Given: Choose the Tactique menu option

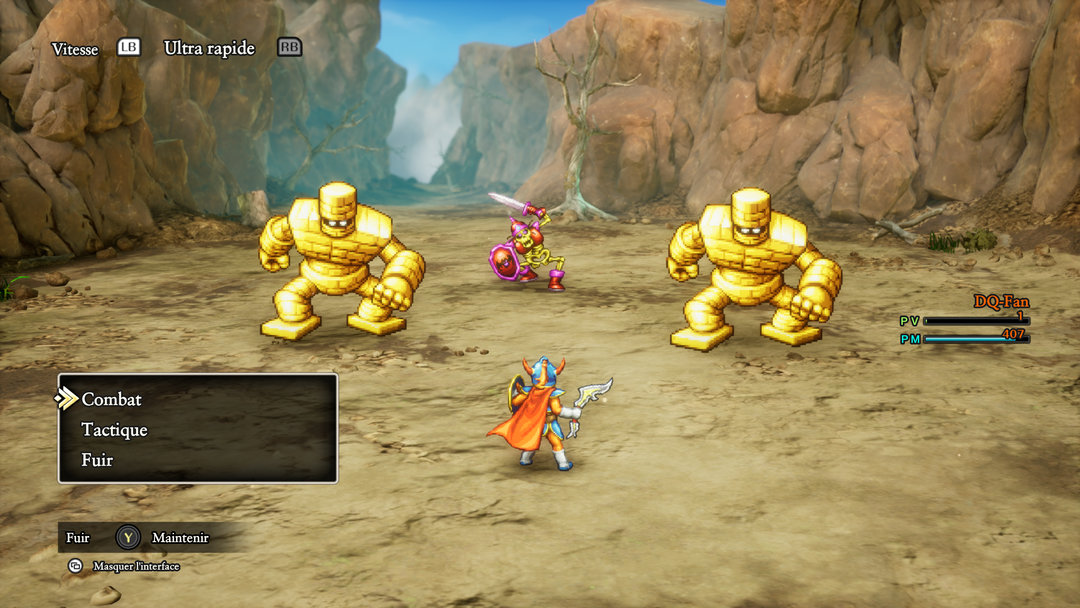Looking at the screenshot, I should click(x=114, y=430).
